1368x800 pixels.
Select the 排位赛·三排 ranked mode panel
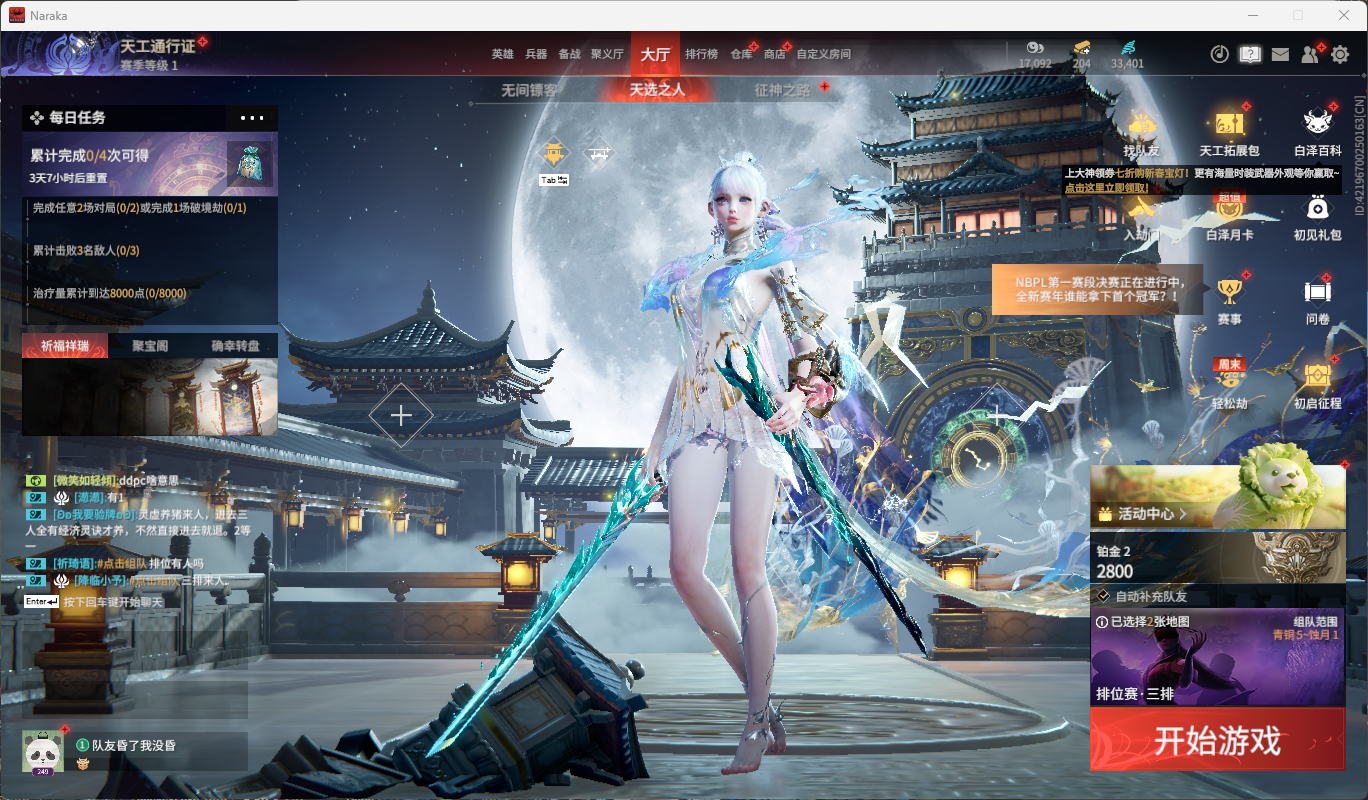1217,658
